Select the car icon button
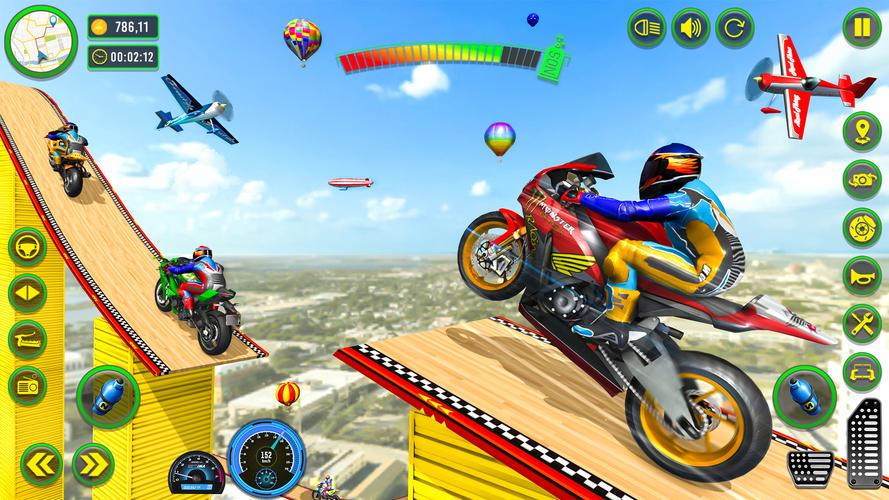 click(x=861, y=371)
